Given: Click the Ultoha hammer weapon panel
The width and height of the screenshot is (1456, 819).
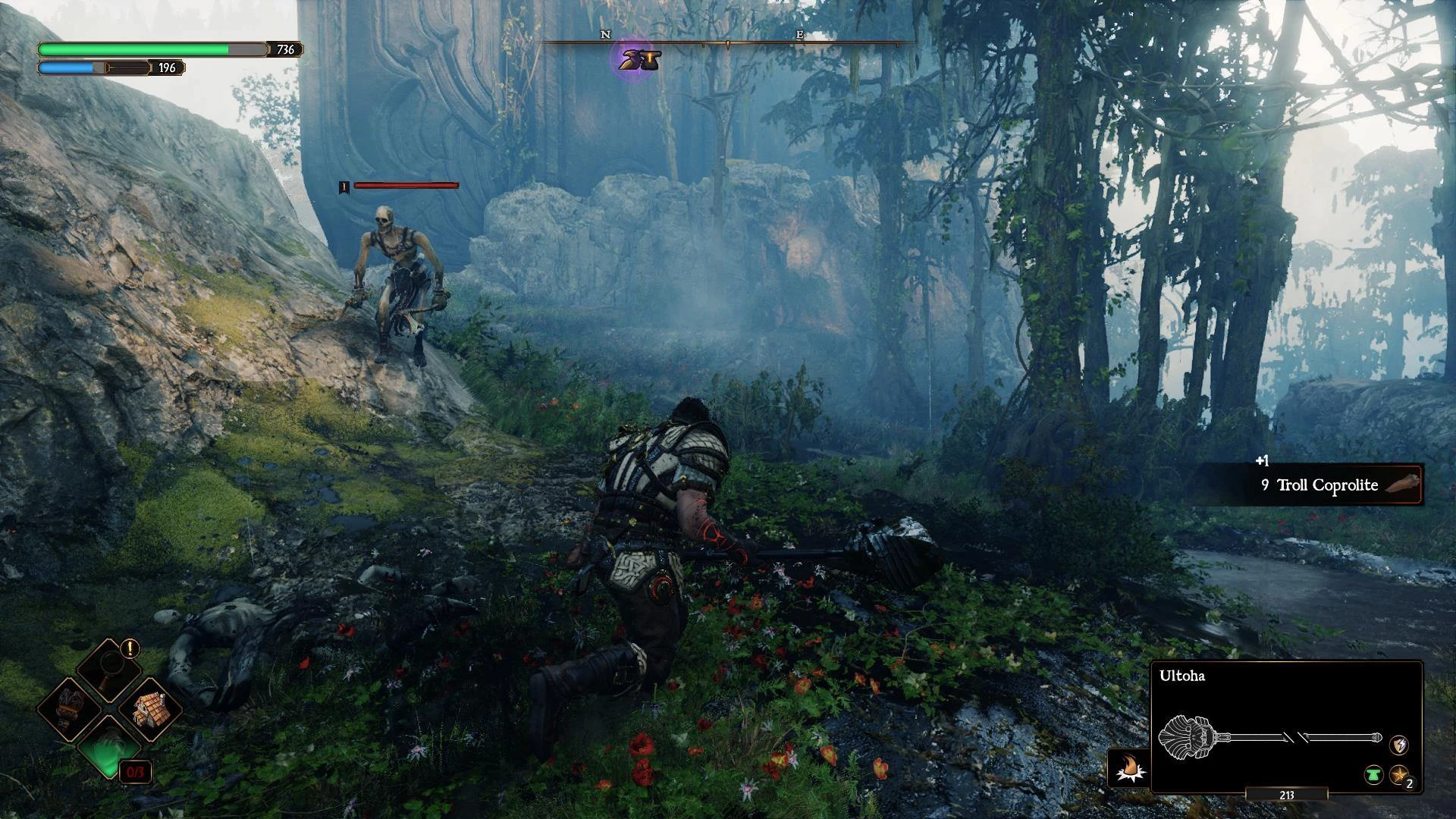Looking at the screenshot, I should tap(1286, 728).
